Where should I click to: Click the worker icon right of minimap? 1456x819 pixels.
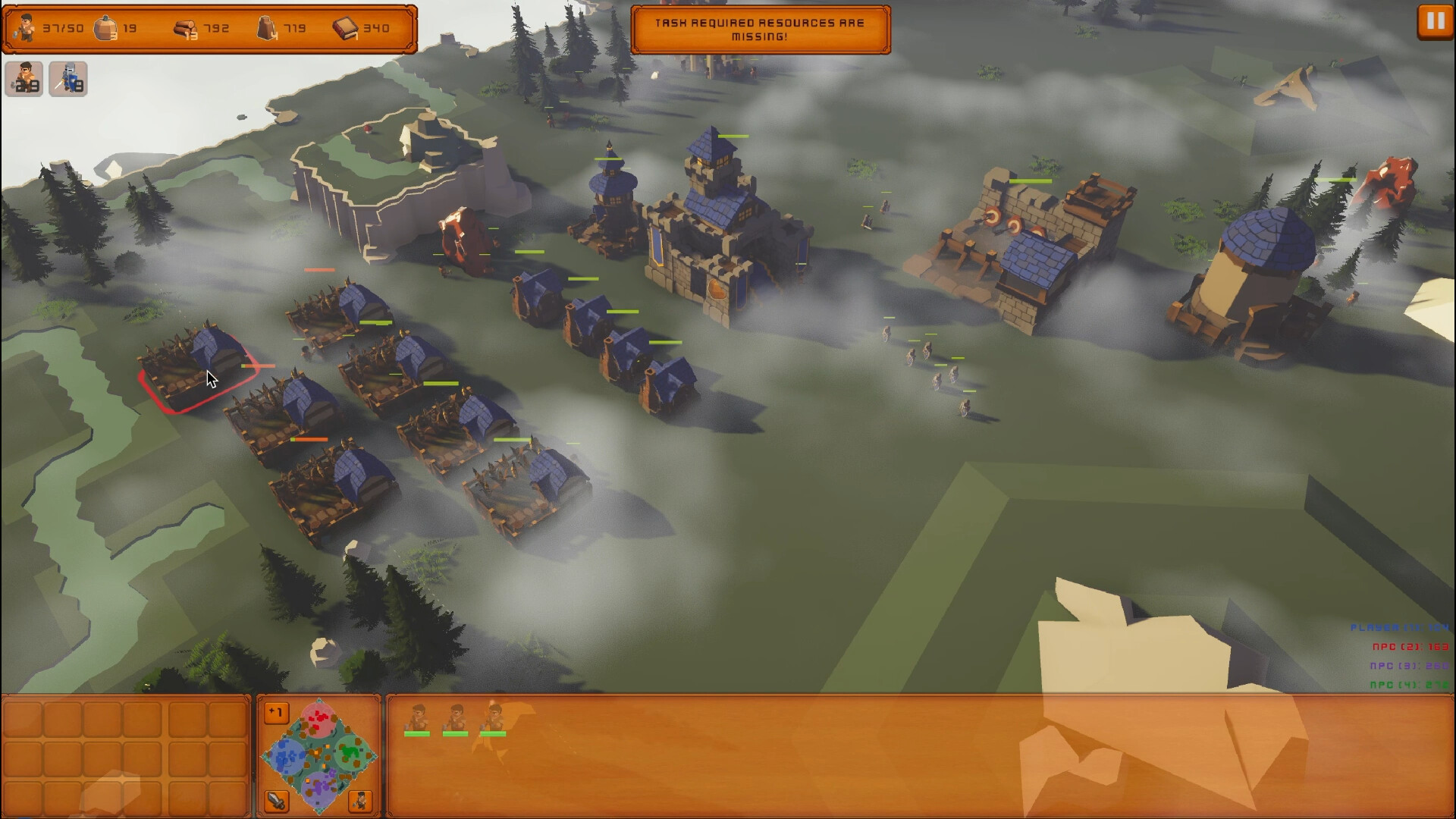[x=361, y=801]
